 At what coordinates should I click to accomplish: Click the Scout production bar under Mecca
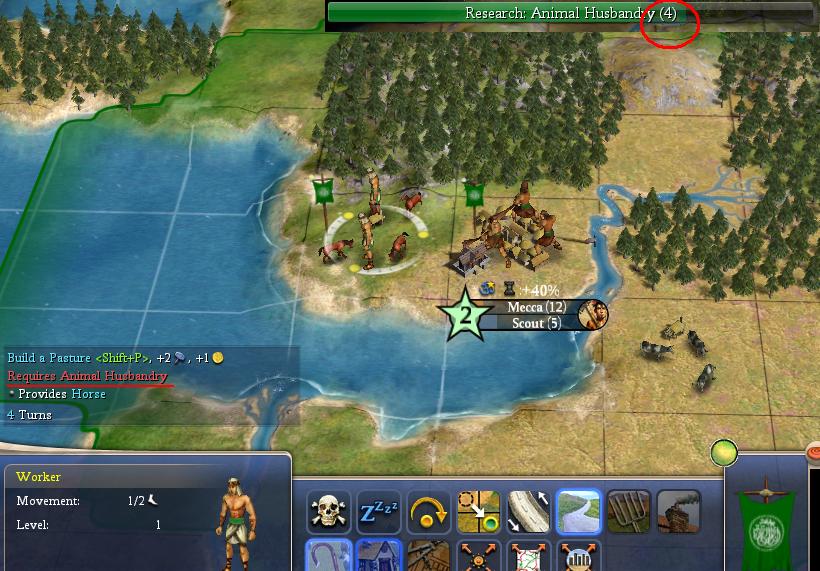pyautogui.click(x=530, y=323)
